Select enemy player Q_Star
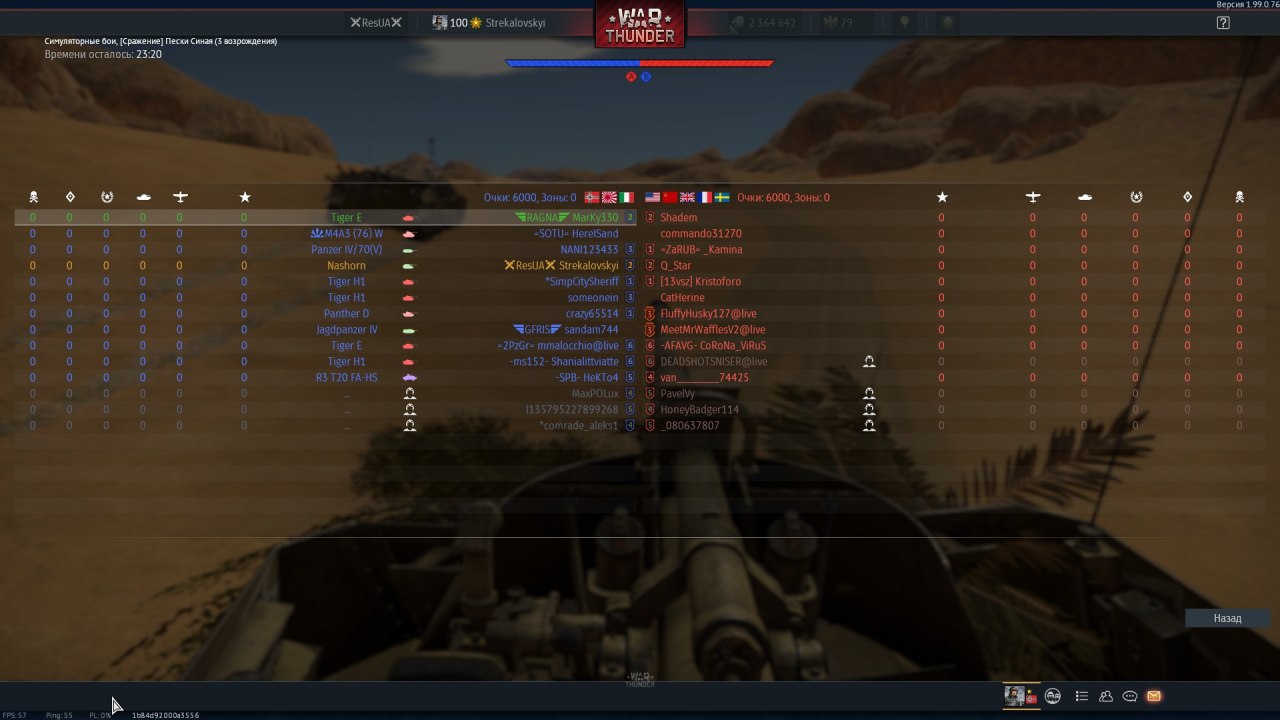1280x720 pixels. point(676,265)
